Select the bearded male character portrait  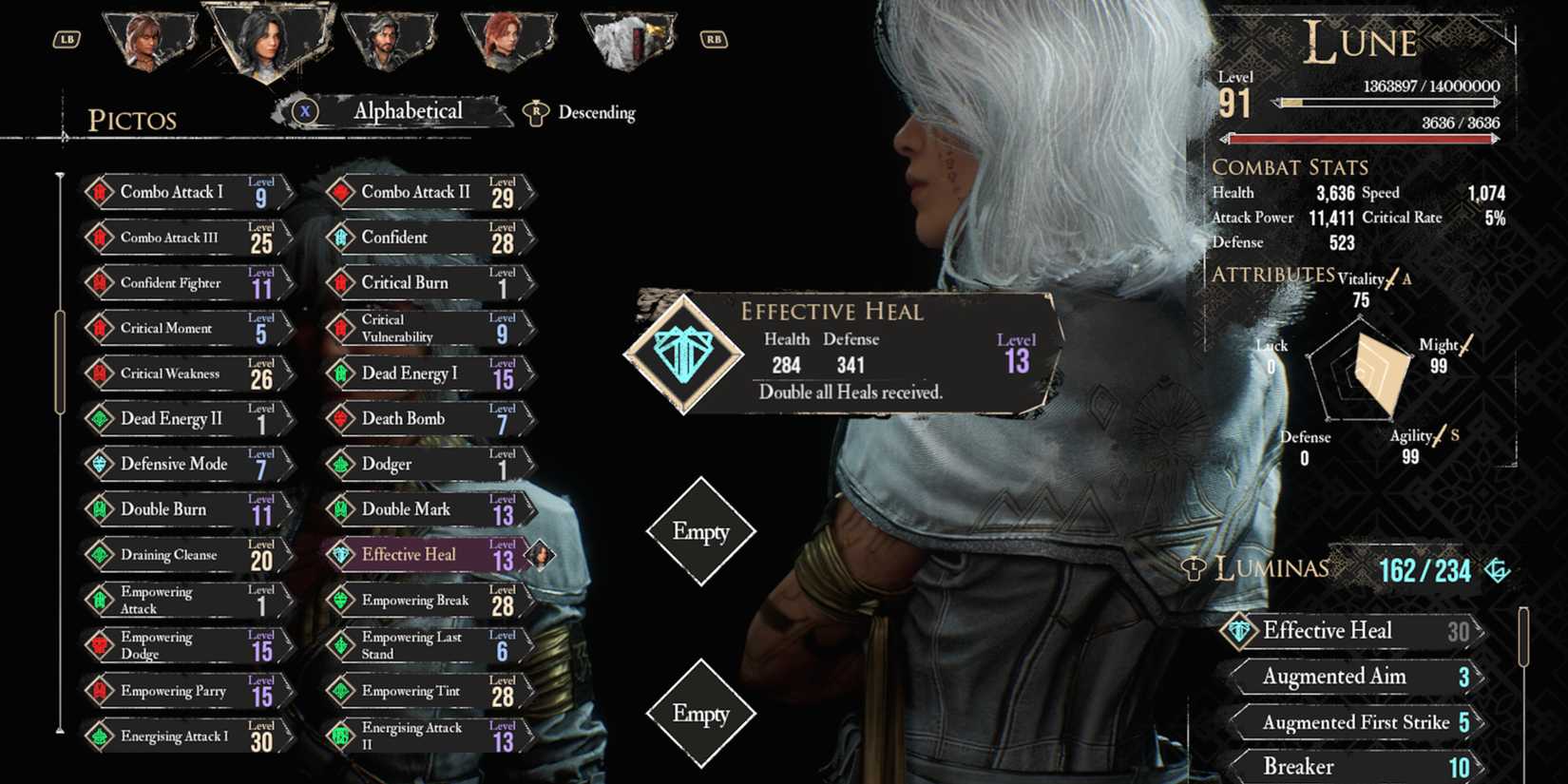[x=387, y=38]
